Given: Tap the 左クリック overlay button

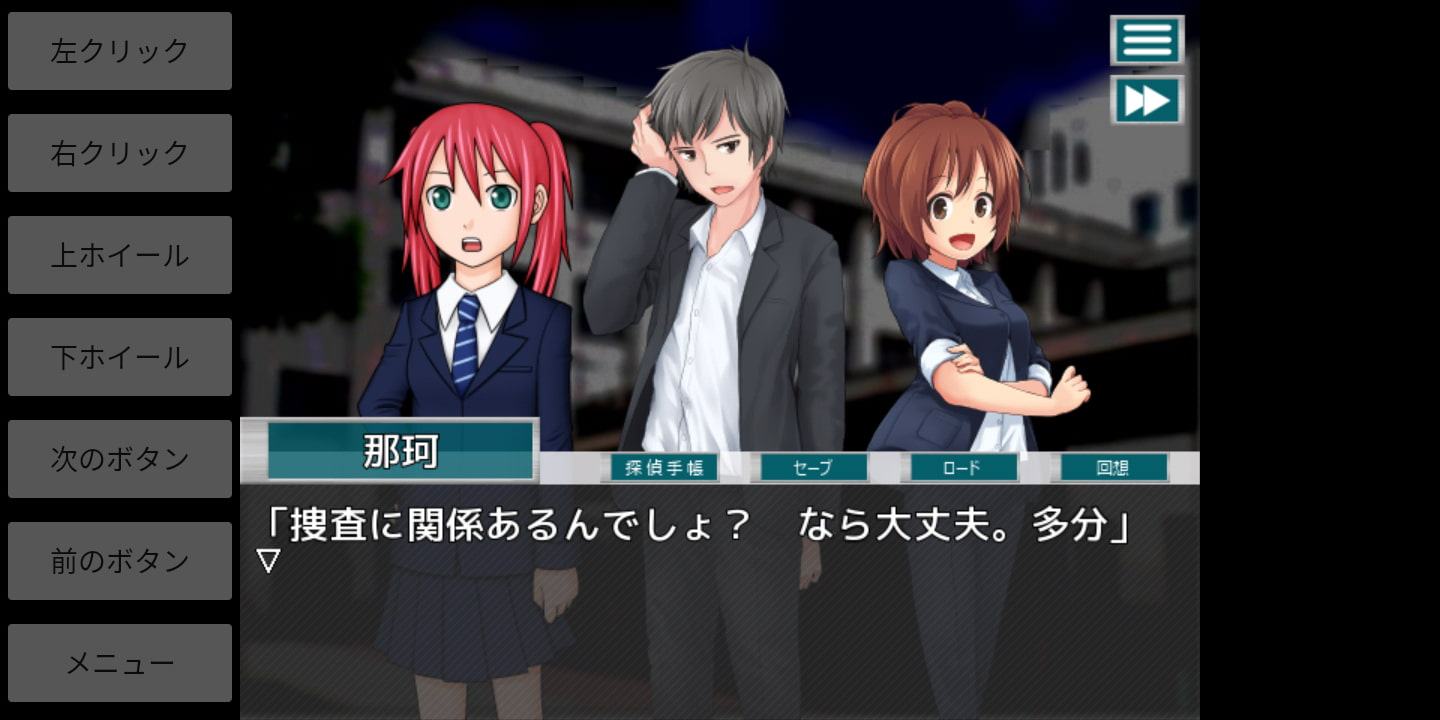Looking at the screenshot, I should 120,51.
